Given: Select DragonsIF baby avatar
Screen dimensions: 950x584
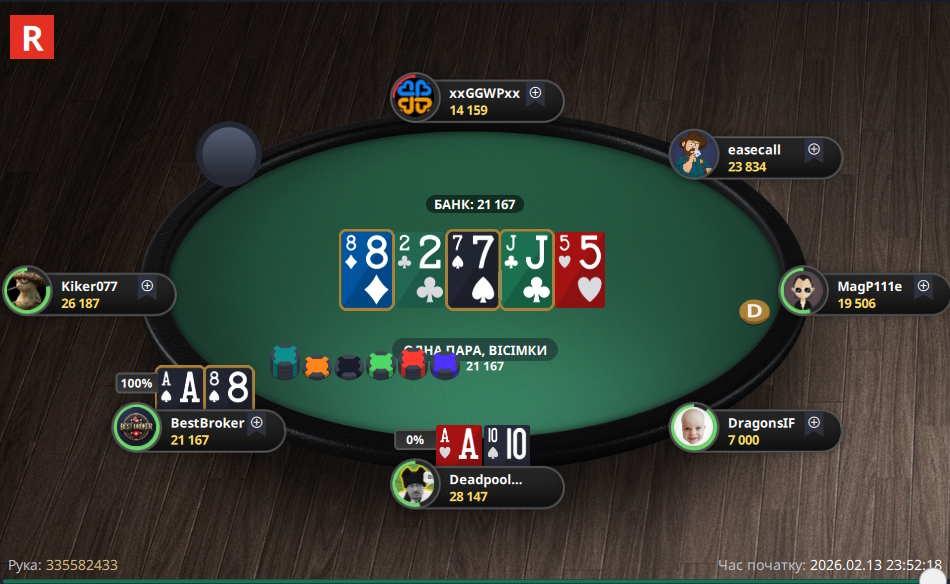Looking at the screenshot, I should point(693,428).
